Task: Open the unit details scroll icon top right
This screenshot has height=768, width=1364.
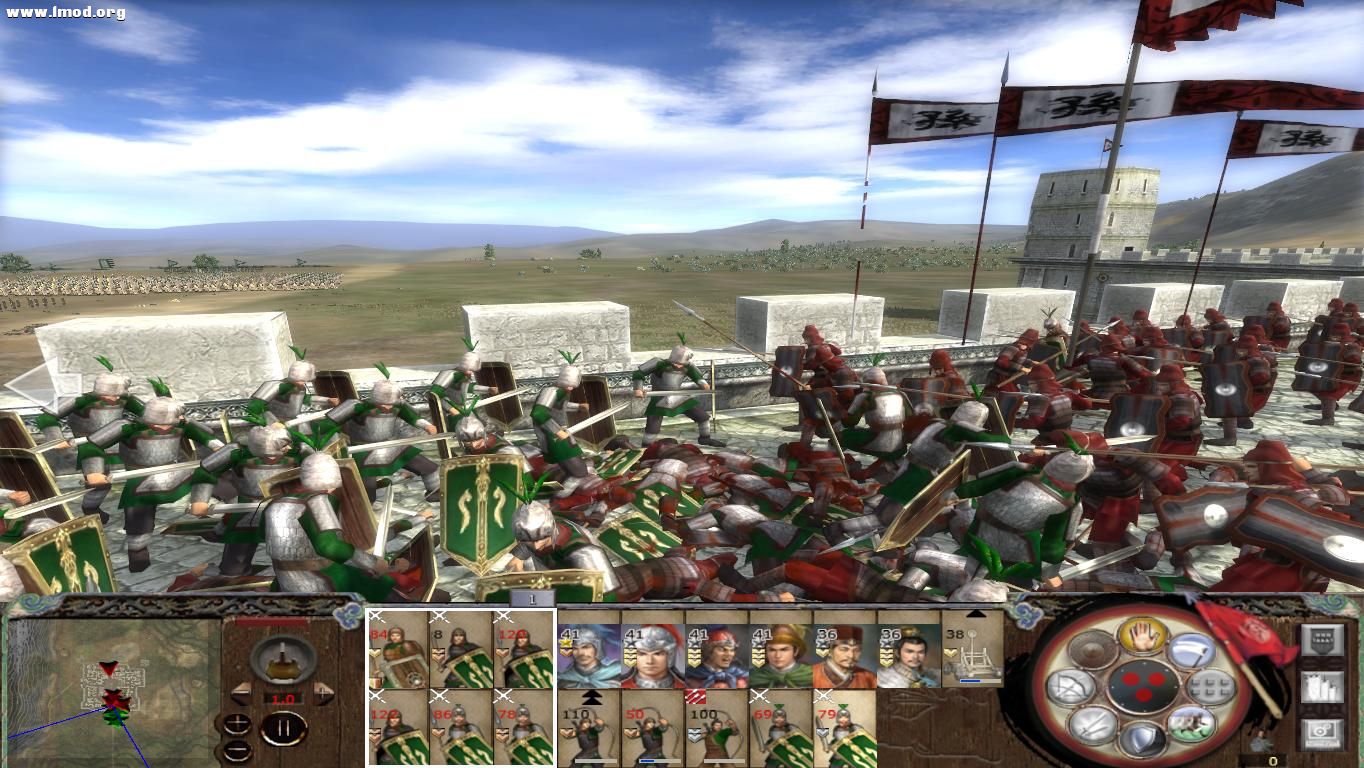Action: (1323, 640)
